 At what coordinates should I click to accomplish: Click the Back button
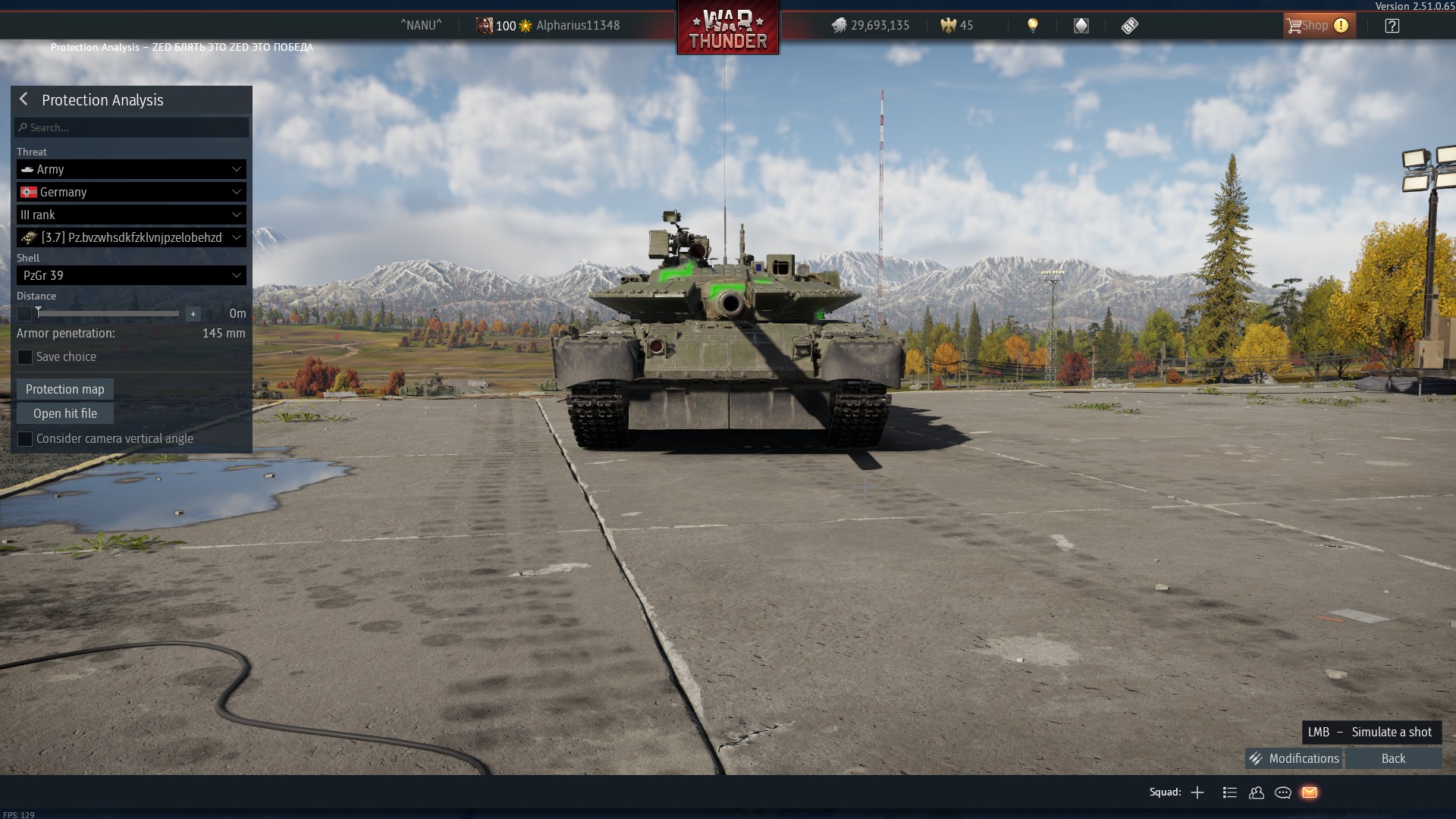1393,758
